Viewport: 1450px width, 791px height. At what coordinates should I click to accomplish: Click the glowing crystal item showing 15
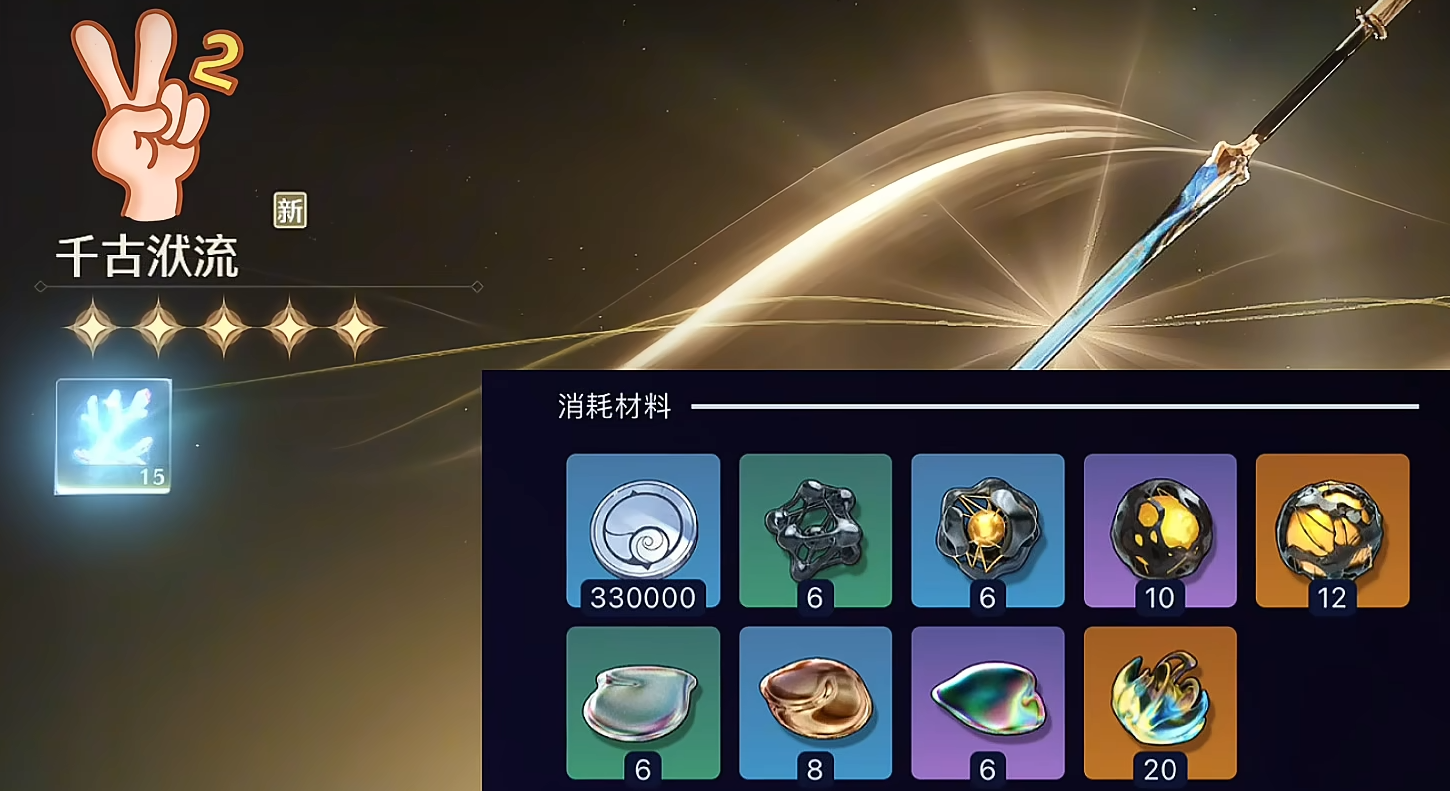coord(113,435)
